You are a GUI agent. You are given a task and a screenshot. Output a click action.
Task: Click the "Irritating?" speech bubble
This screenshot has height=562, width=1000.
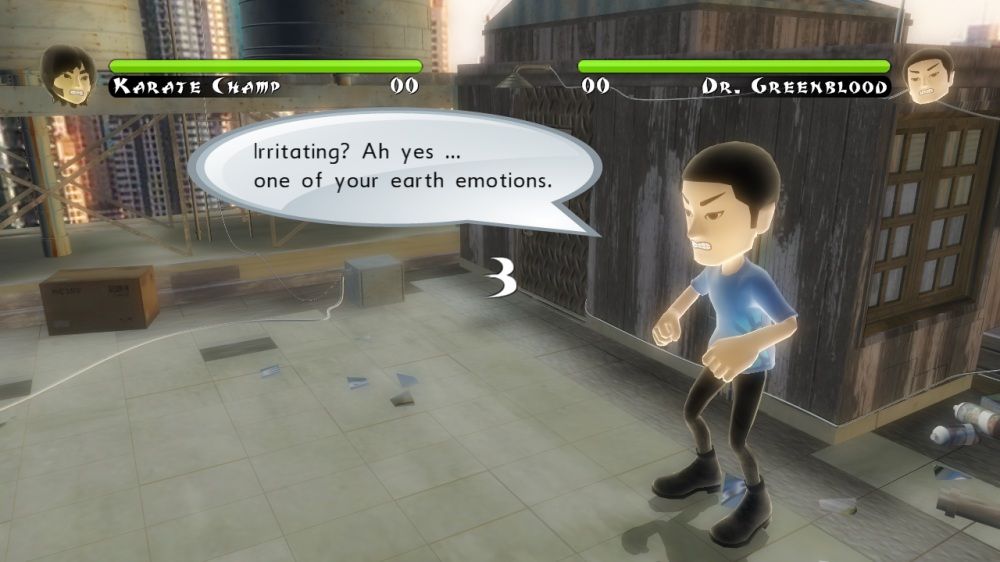click(x=390, y=168)
